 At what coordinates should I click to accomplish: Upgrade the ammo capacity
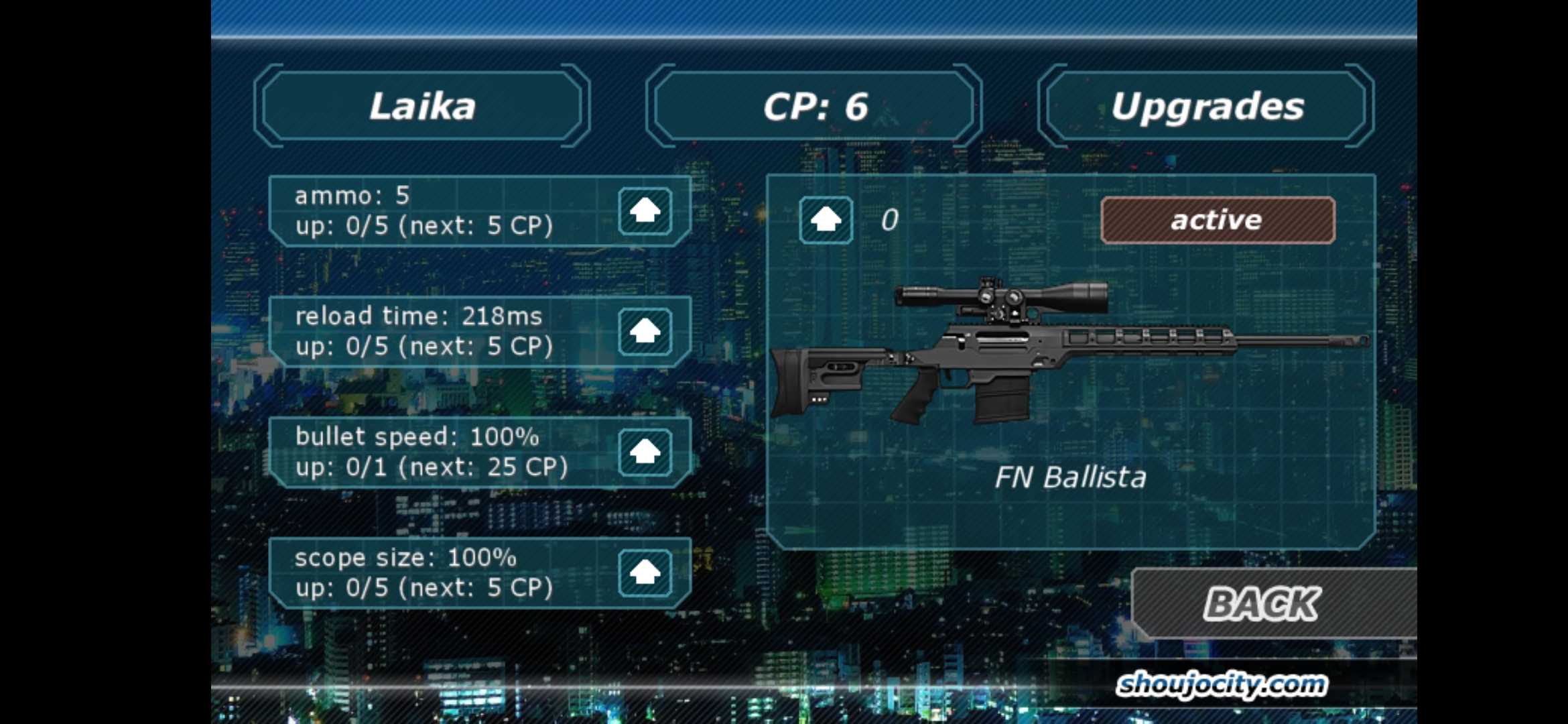(x=645, y=211)
